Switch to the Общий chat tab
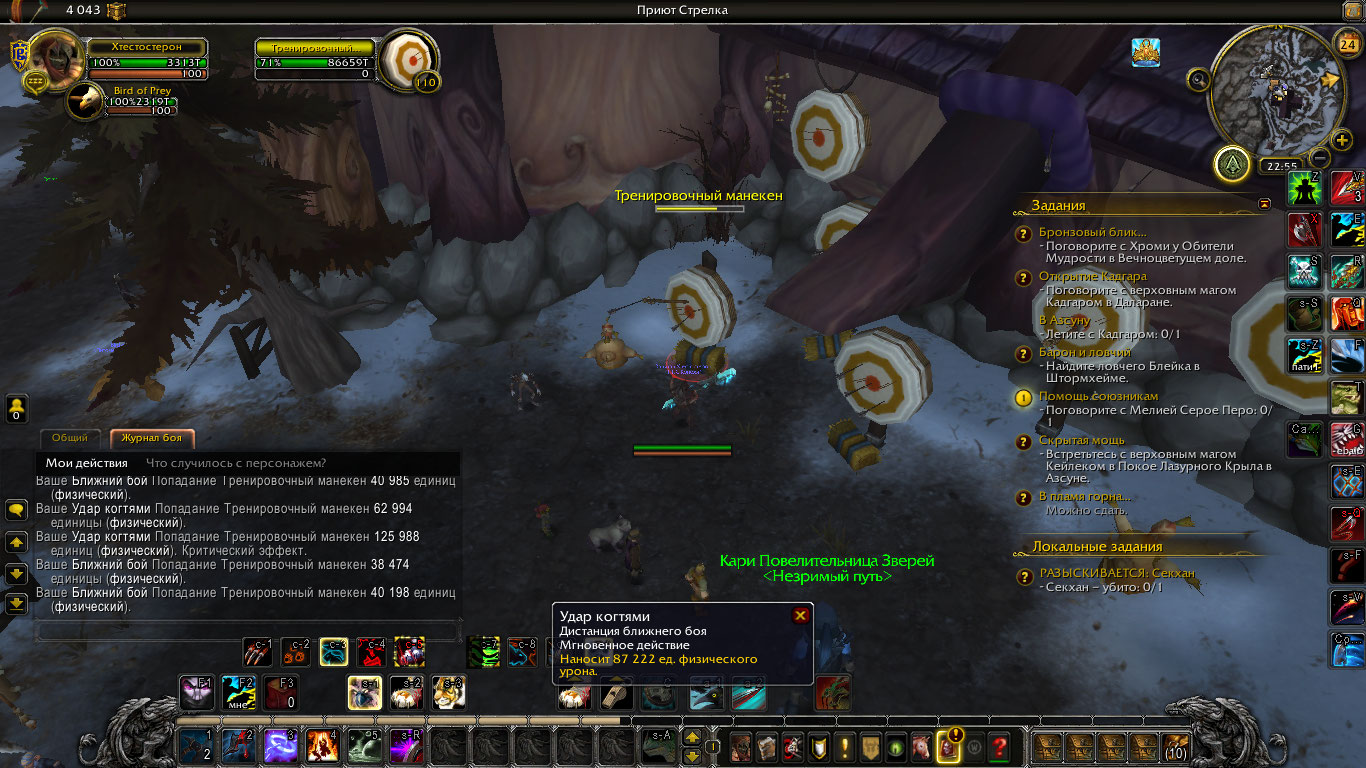The width and height of the screenshot is (1366, 768). (x=70, y=438)
